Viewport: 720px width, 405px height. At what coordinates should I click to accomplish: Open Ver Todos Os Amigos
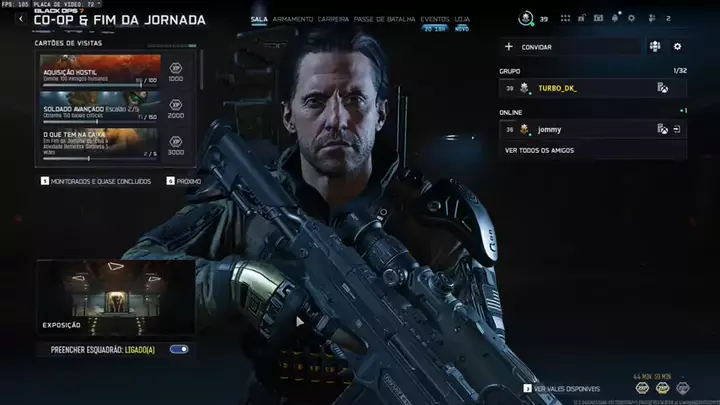[x=538, y=150]
